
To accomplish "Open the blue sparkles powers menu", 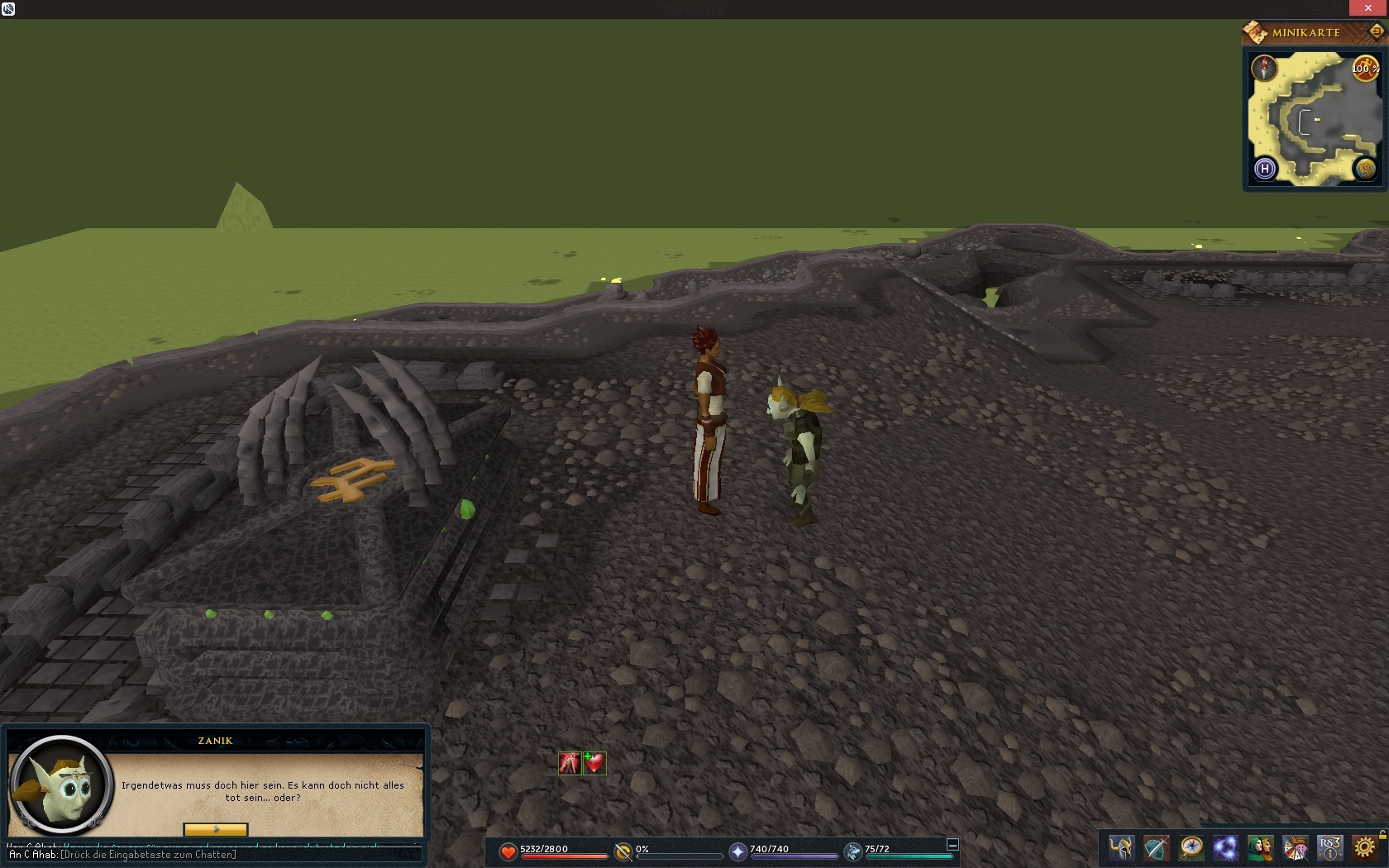I will coord(1226,848).
